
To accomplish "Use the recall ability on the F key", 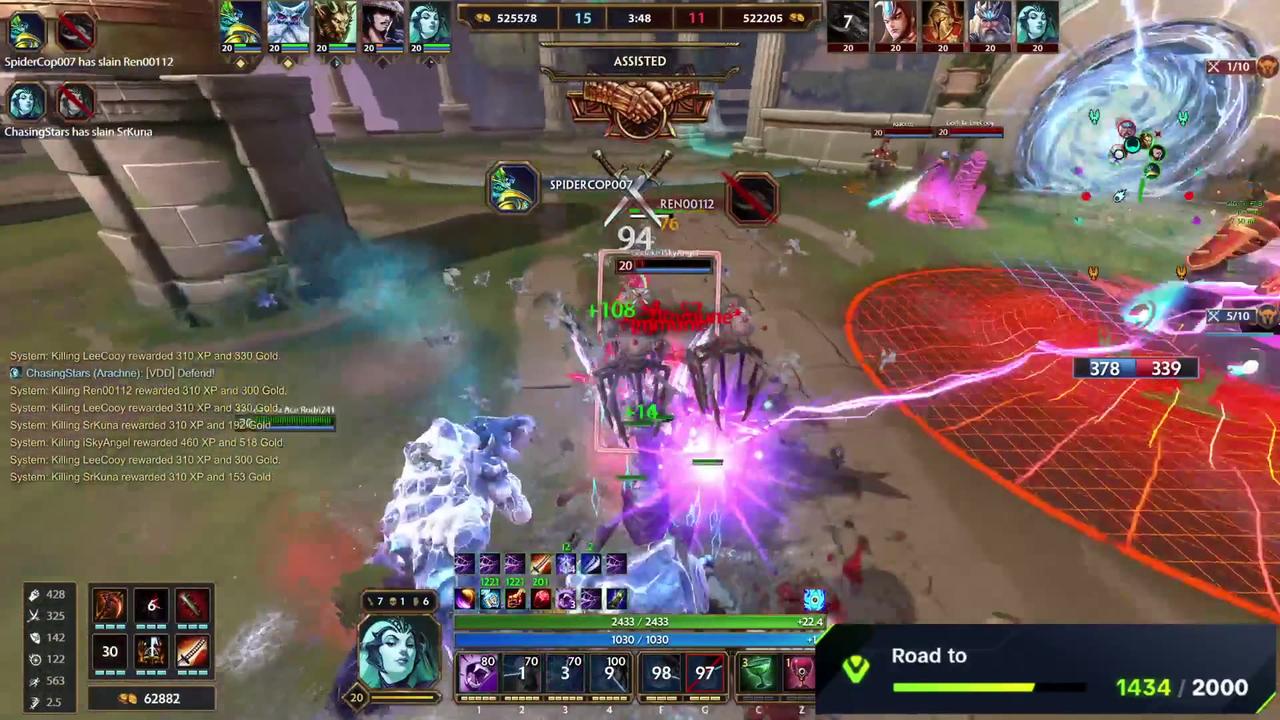I will 660,672.
